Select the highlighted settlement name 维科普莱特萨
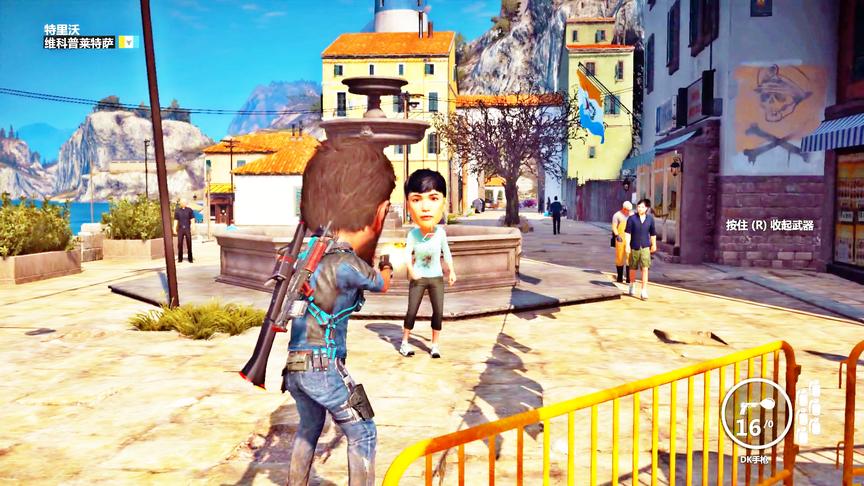The image size is (864, 486). 79,42
